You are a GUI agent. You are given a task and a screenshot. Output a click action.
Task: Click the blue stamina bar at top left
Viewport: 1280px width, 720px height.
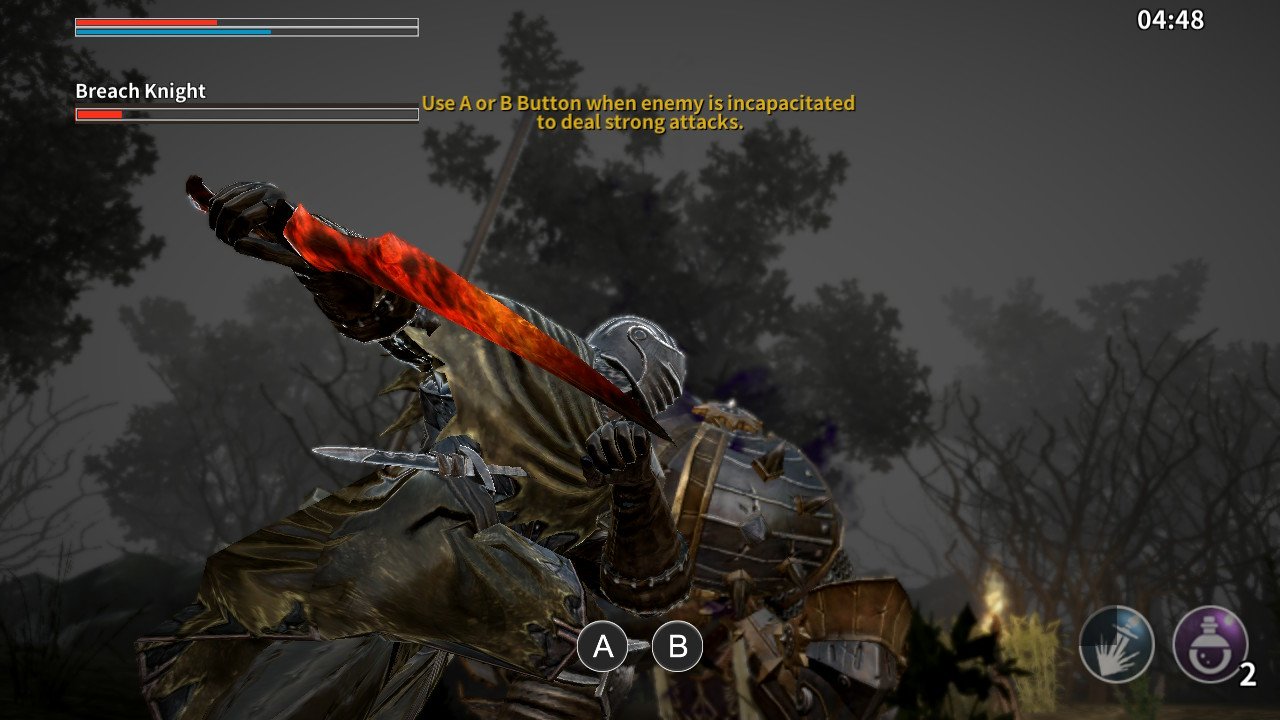[170, 31]
